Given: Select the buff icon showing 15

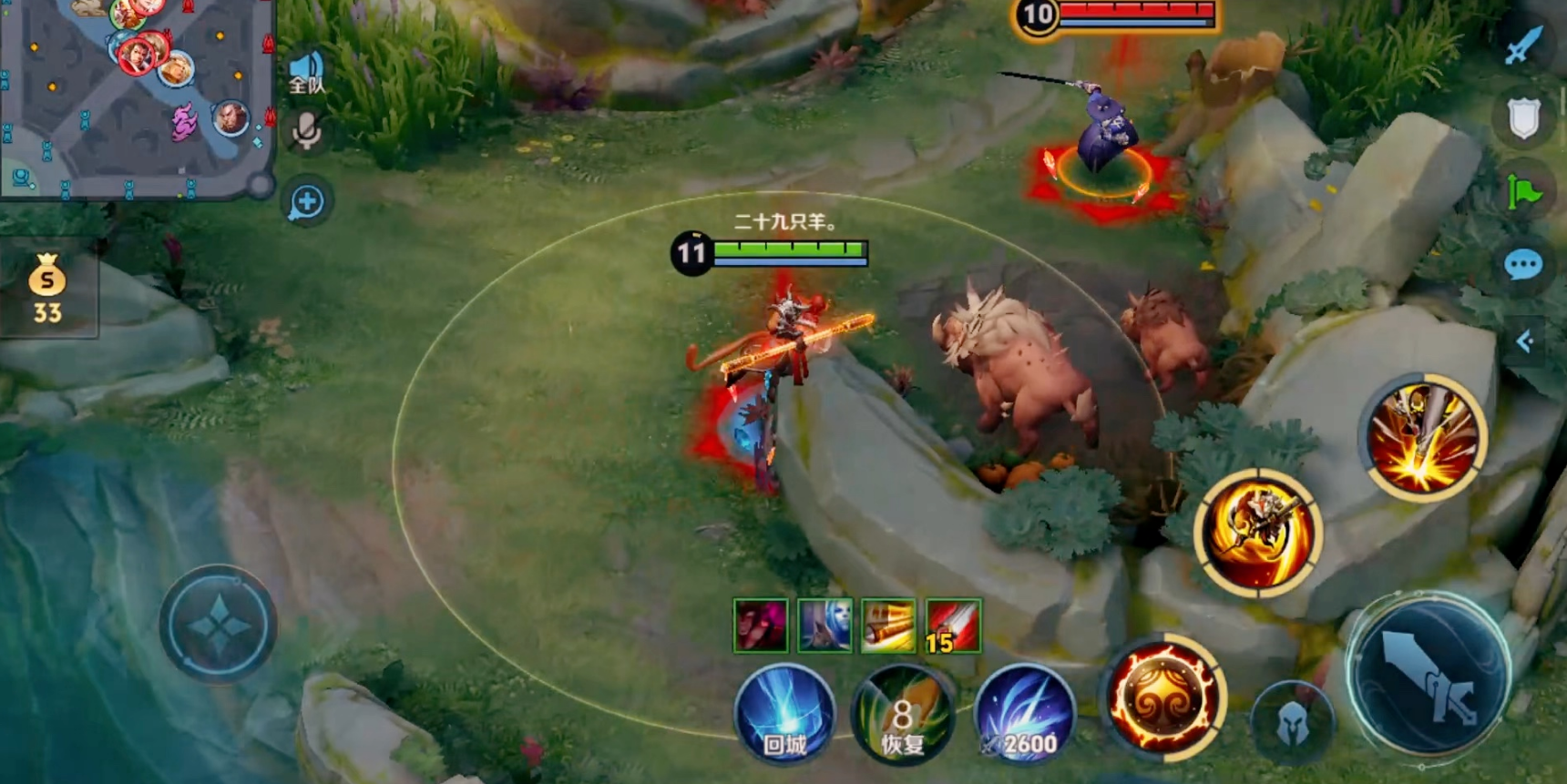Looking at the screenshot, I should [953, 626].
